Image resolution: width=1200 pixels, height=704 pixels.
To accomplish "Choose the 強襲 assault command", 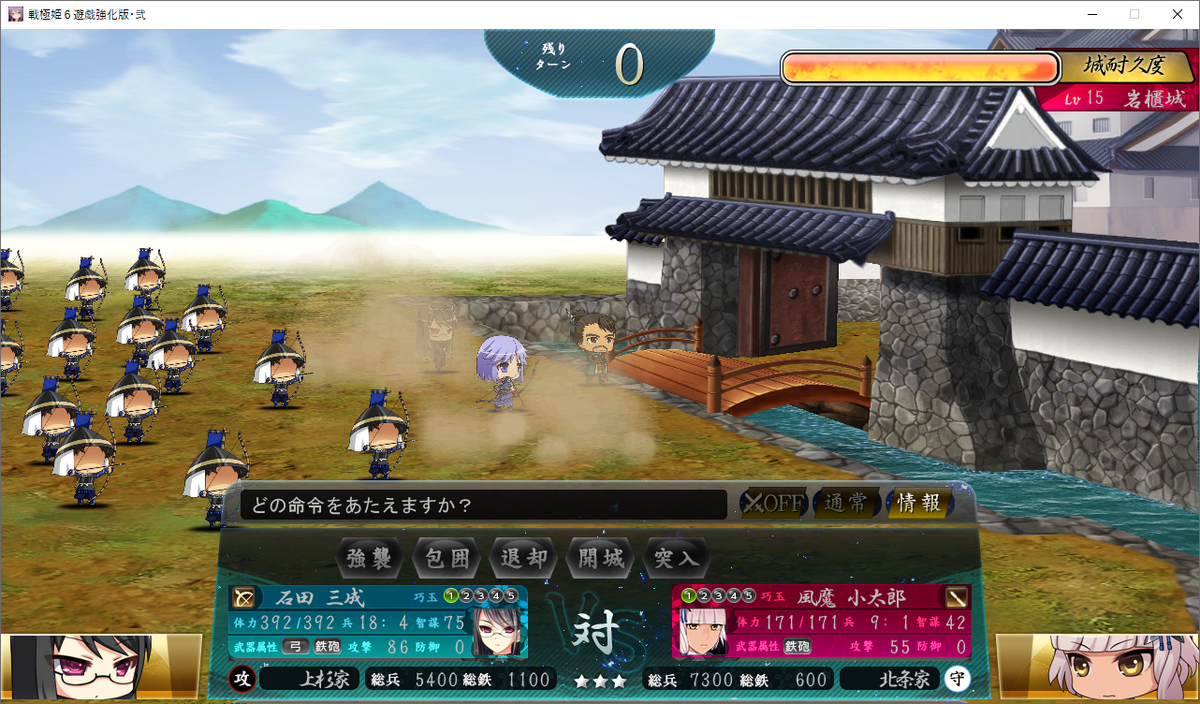I will click(x=370, y=558).
